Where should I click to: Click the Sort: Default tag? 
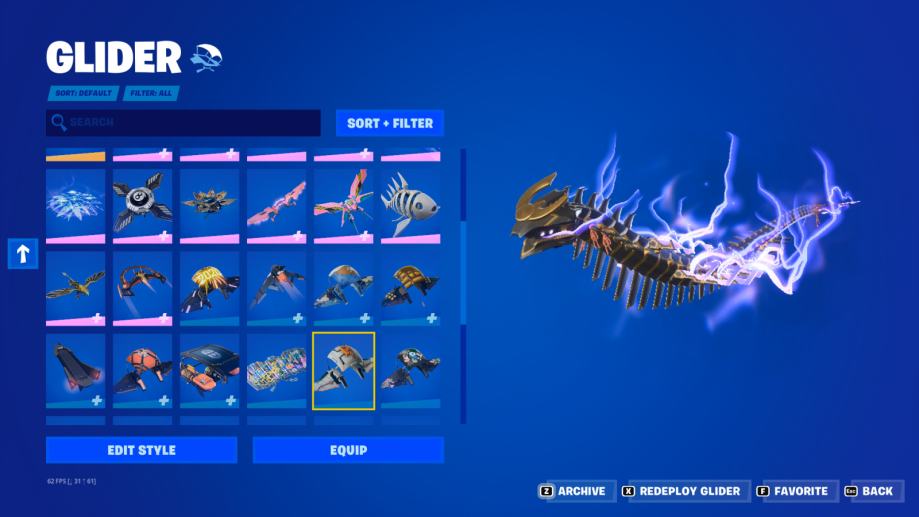point(83,93)
